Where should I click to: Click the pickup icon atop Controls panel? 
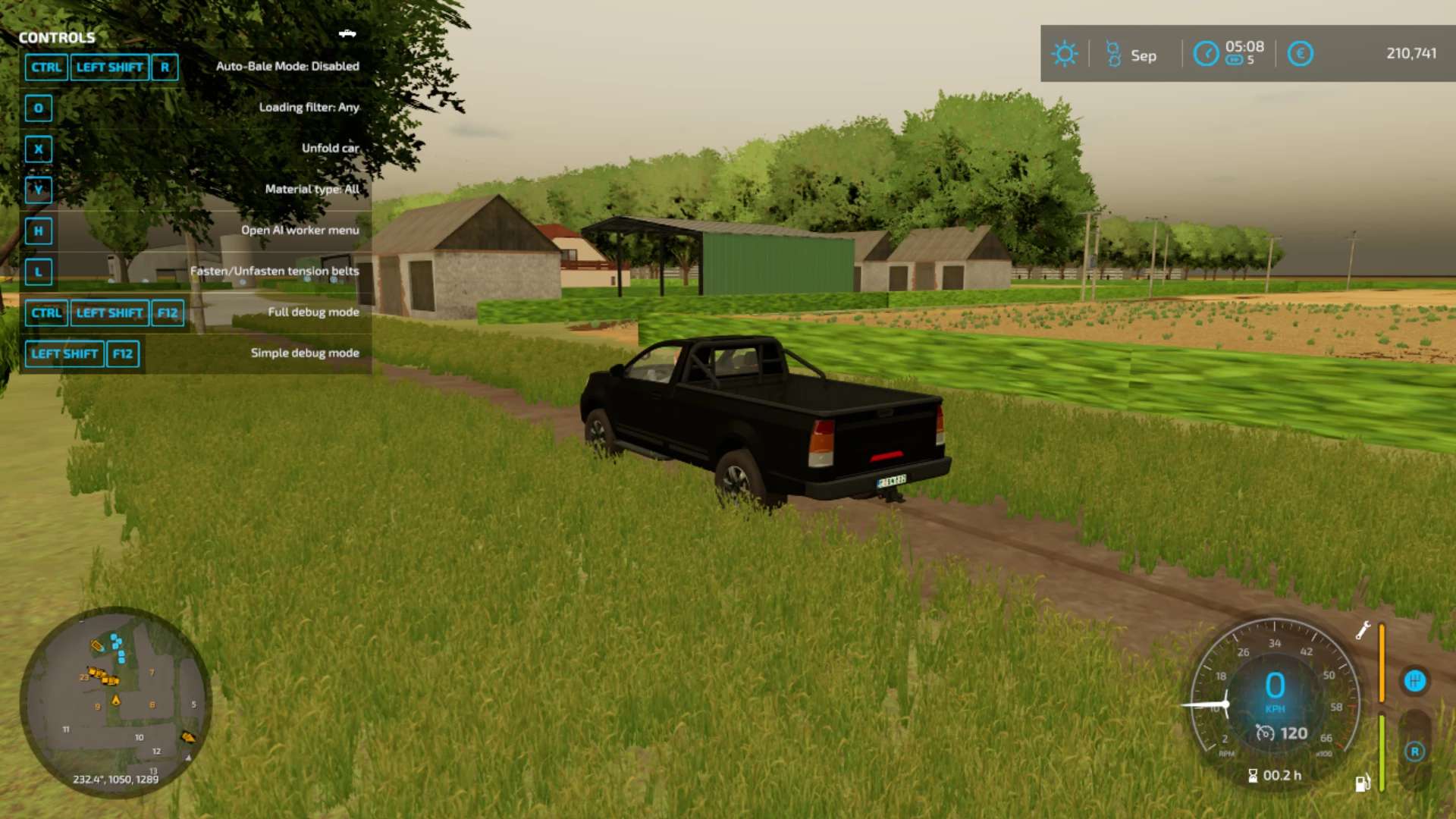point(347,33)
